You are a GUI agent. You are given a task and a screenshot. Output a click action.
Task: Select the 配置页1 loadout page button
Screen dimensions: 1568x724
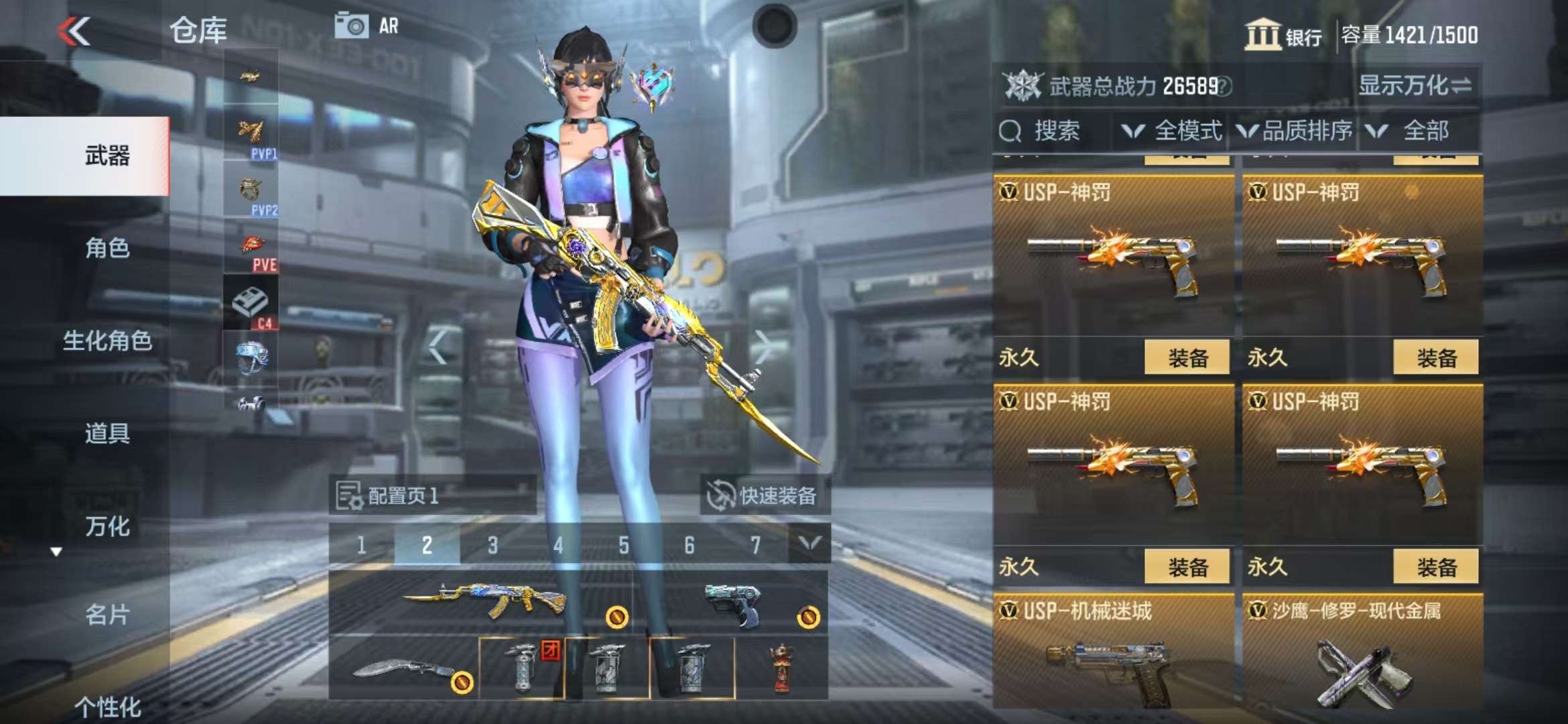tap(432, 495)
